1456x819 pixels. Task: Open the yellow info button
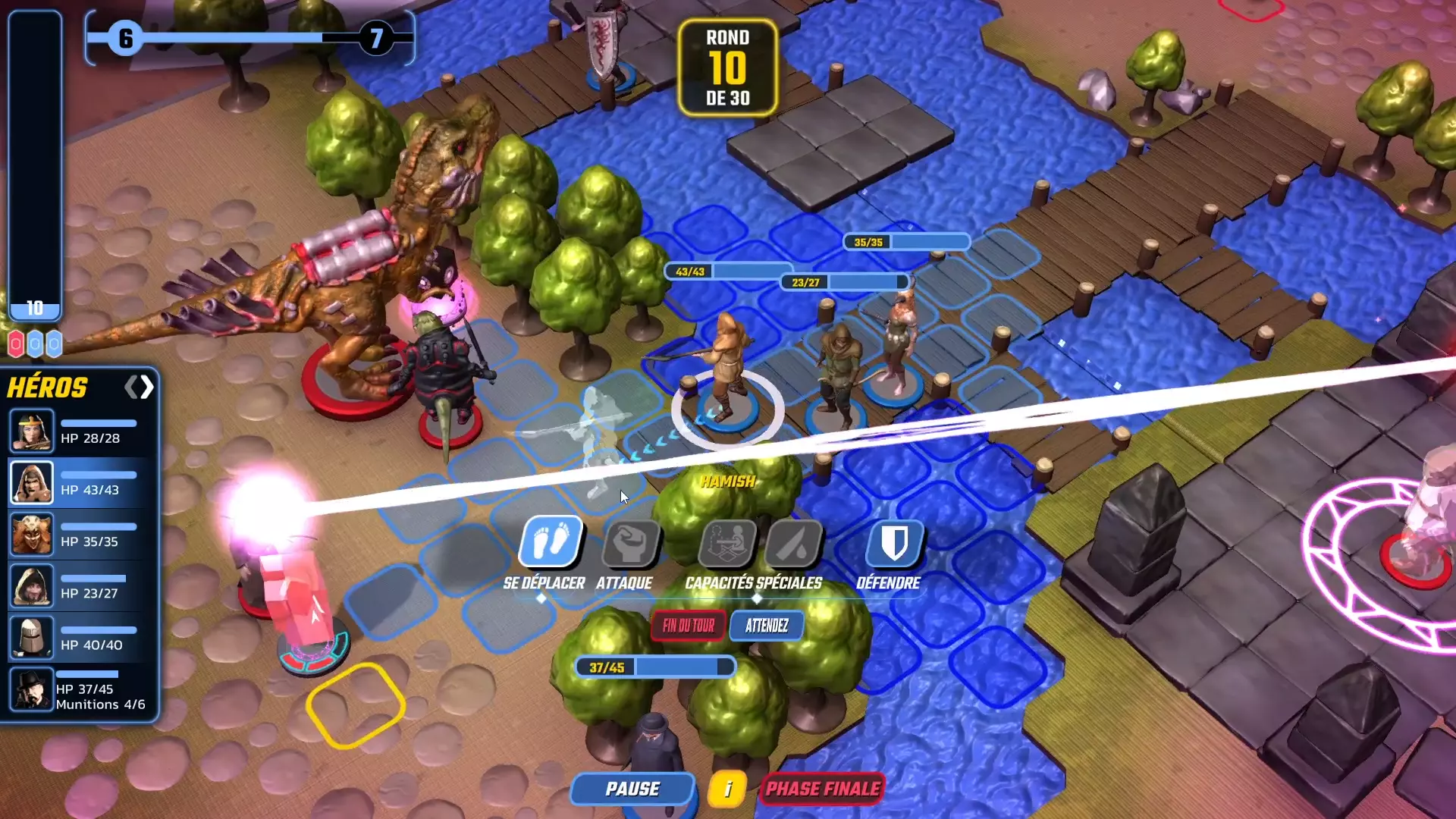[727, 789]
